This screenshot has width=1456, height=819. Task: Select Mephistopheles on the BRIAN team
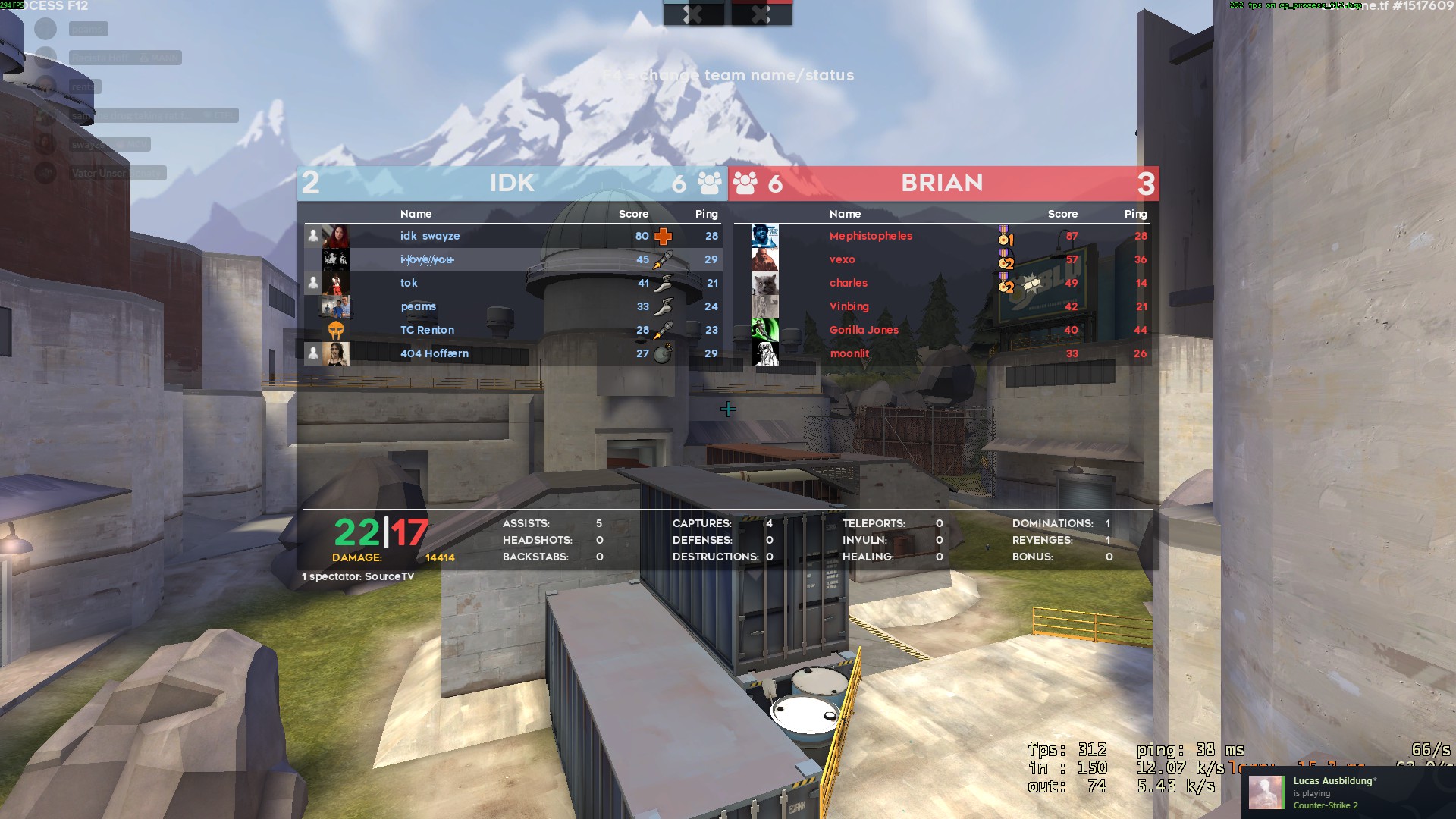click(x=871, y=236)
